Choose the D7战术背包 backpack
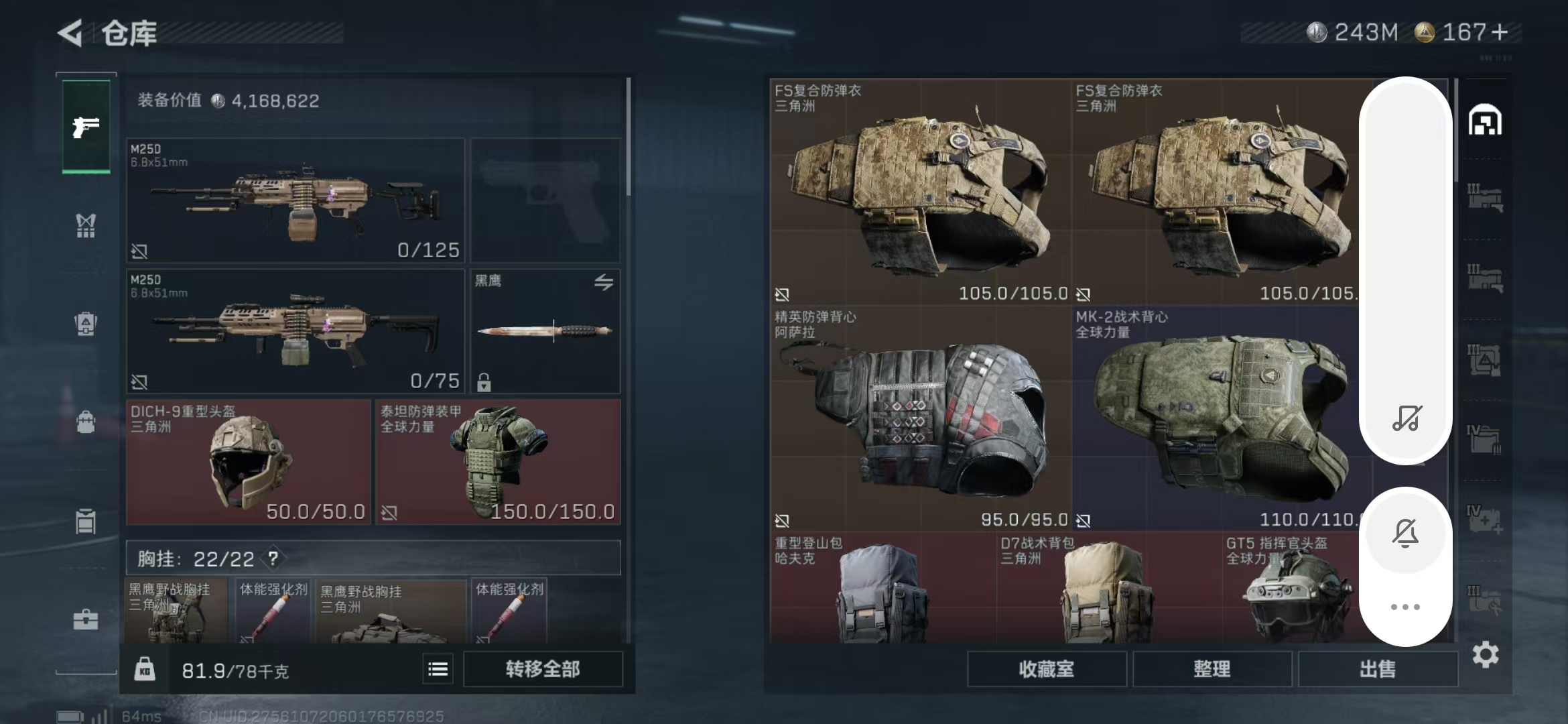The width and height of the screenshot is (1568, 724). (1109, 589)
